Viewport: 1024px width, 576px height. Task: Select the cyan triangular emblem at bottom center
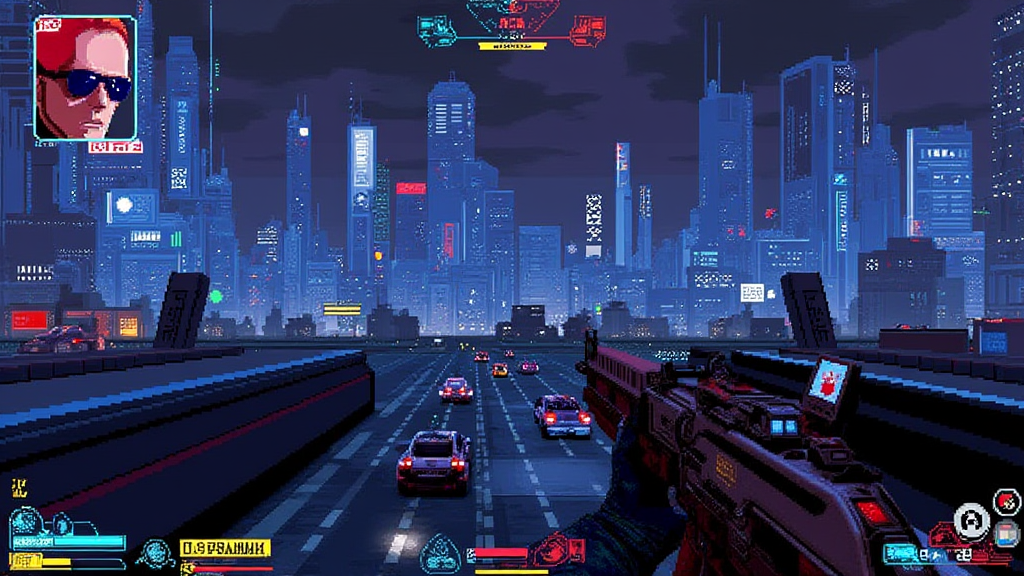coord(442,553)
